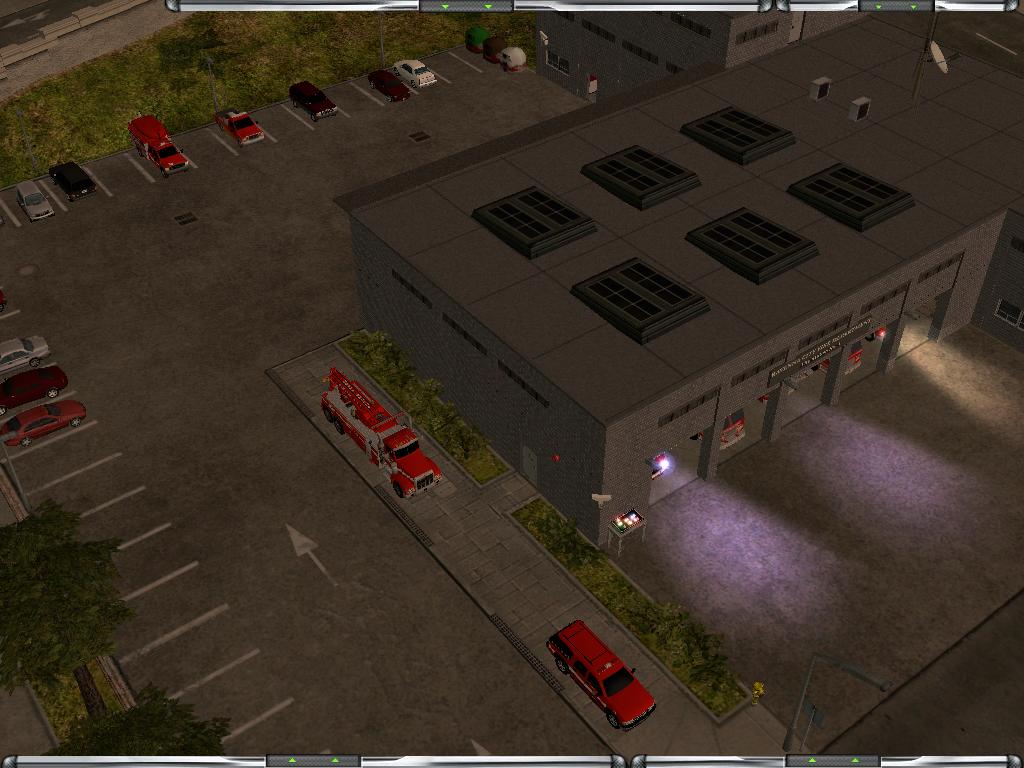Expand the collapsed panel on the long top bar
Screen dimensions: 1024x768
[x=466, y=6]
